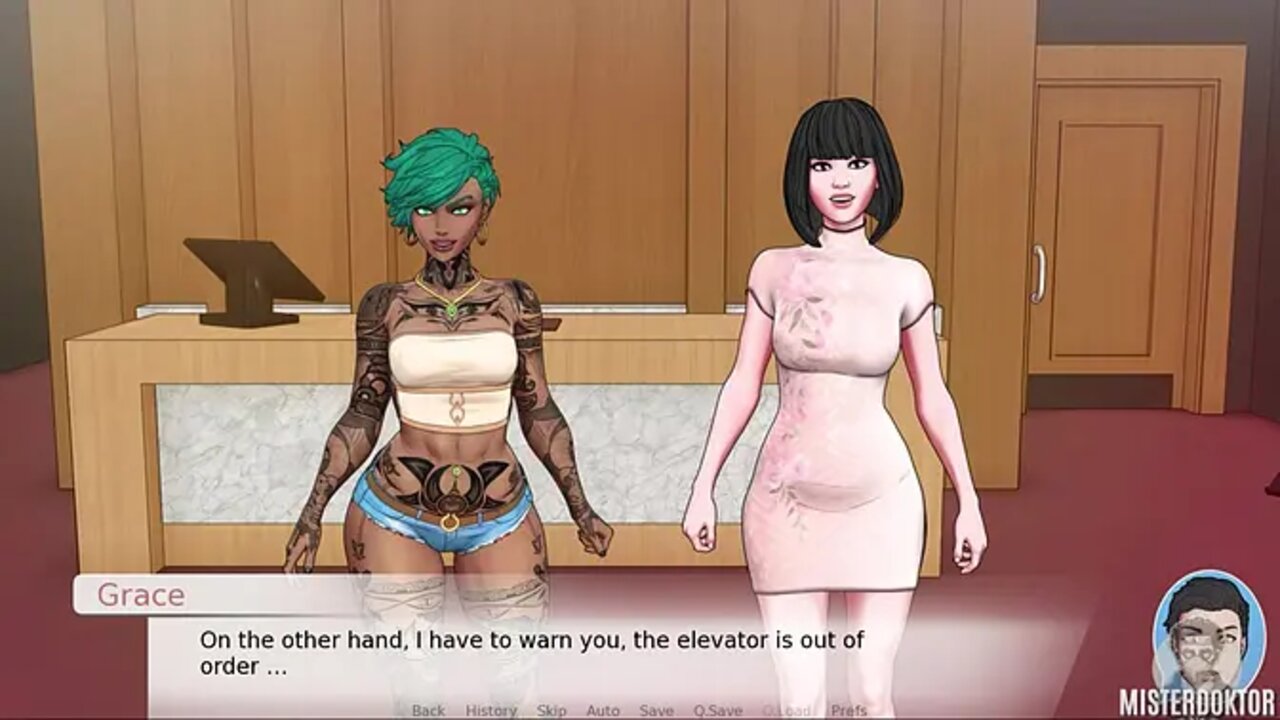Click Grace's dialogue text to continue

click(531, 652)
